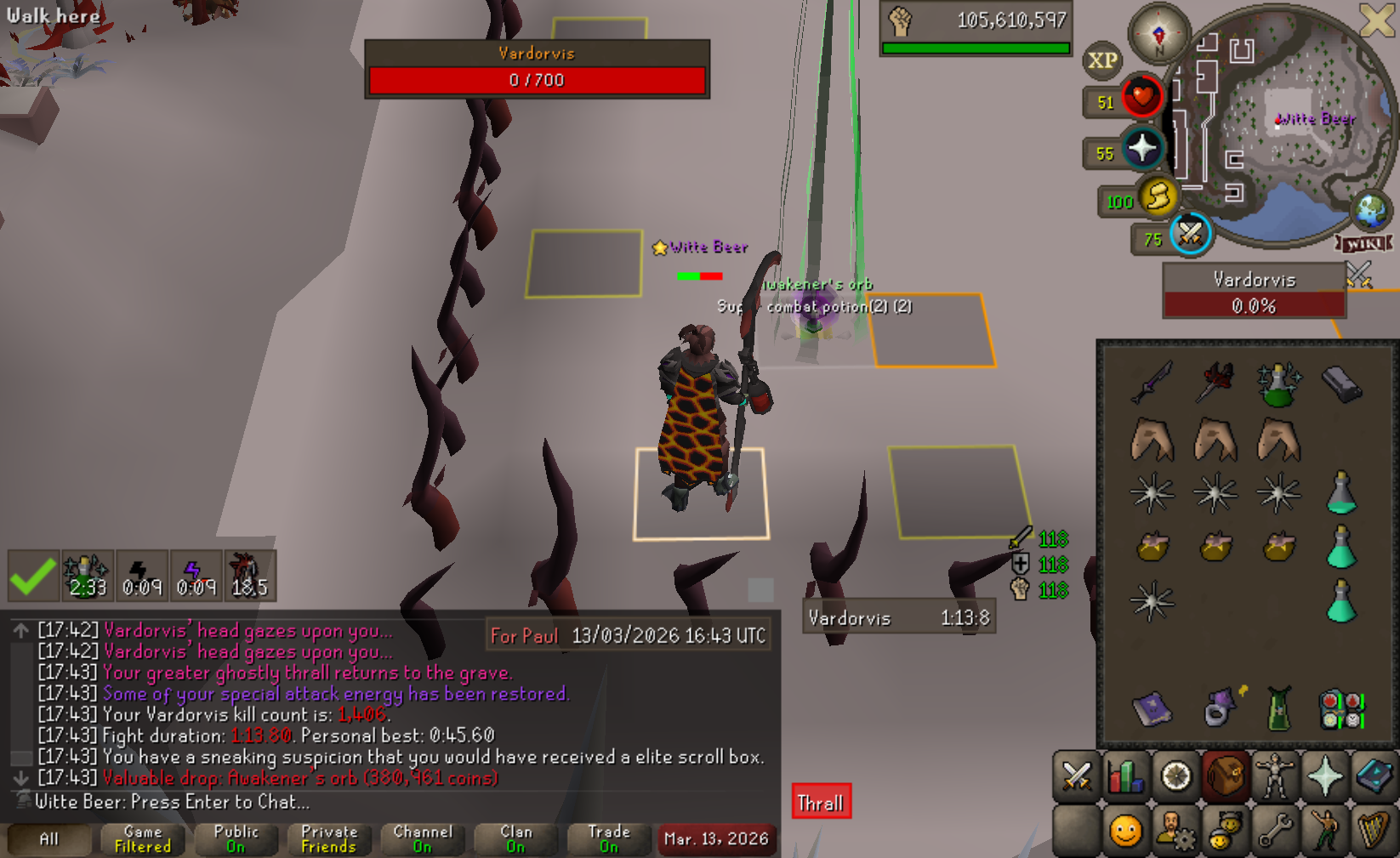1400x858 pixels.
Task: Open the Prayer tab
Action: tap(1325, 776)
